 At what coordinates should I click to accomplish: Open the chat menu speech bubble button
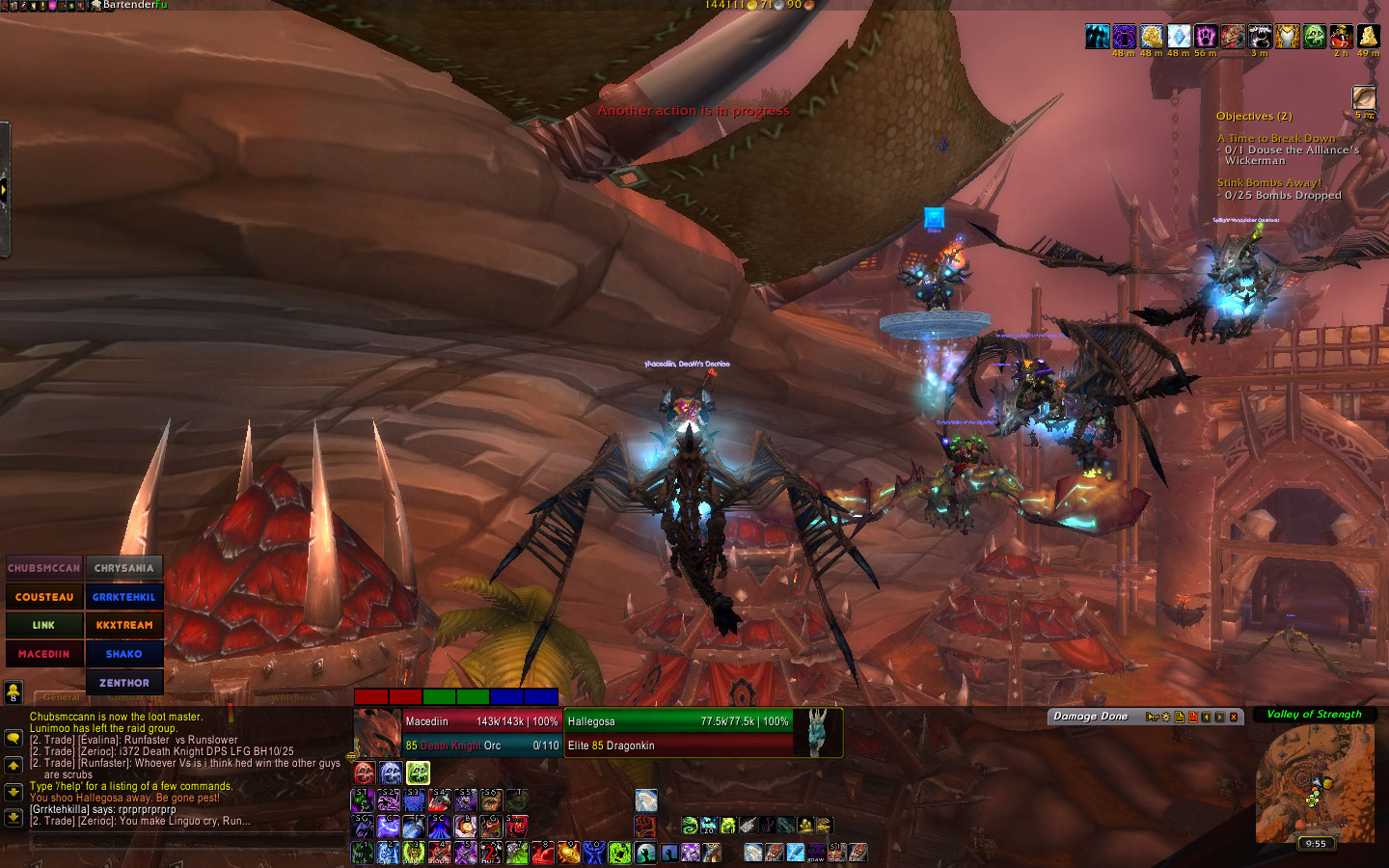(x=14, y=738)
